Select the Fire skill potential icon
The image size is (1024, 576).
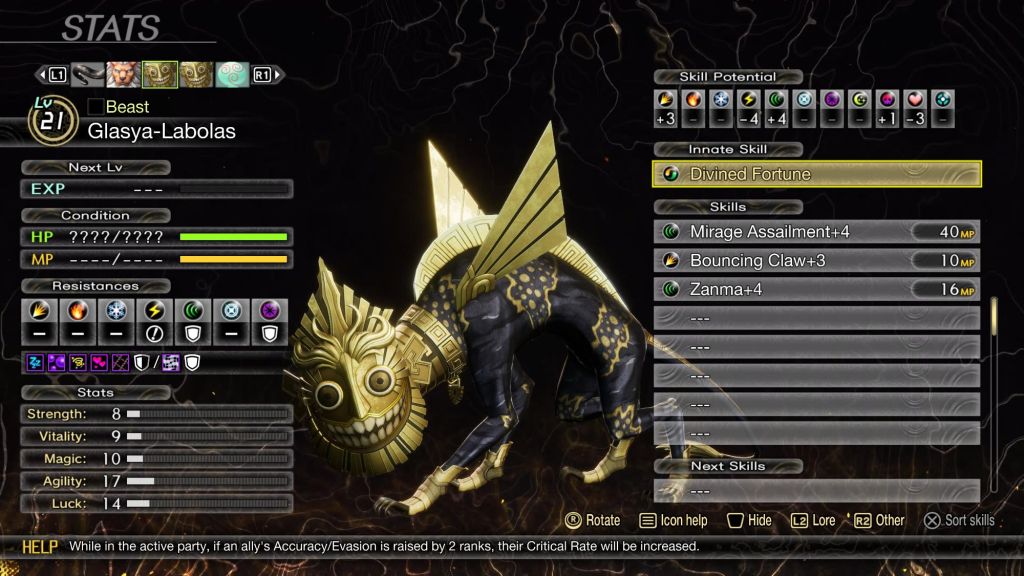692,100
